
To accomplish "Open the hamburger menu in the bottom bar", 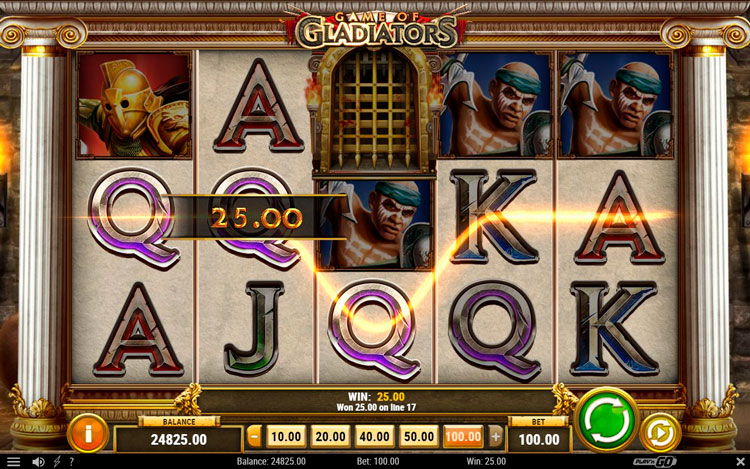I will click(13, 461).
